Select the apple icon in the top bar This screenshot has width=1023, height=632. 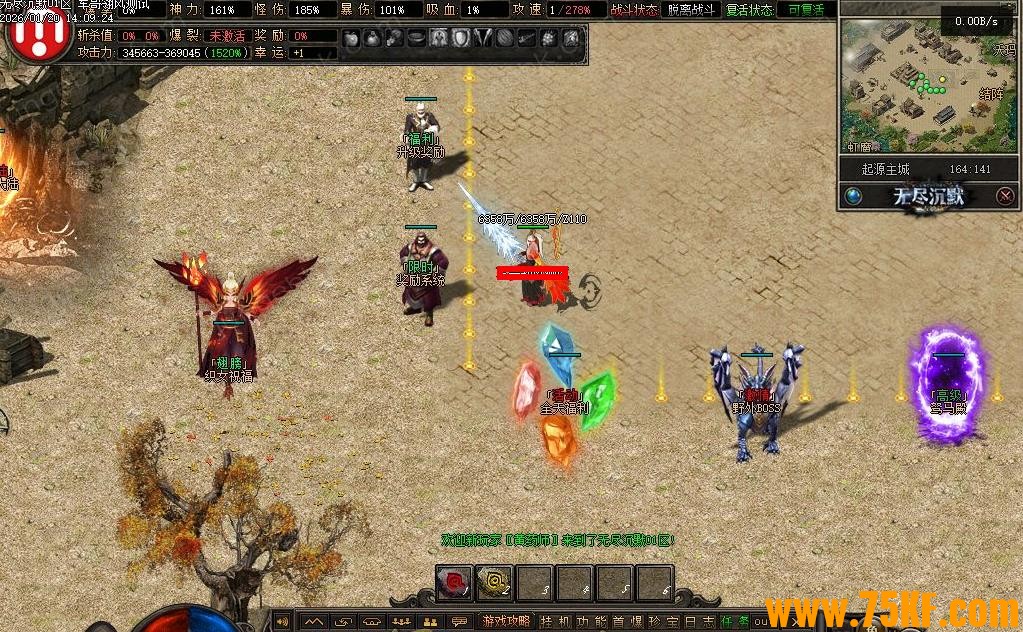[x=351, y=39]
